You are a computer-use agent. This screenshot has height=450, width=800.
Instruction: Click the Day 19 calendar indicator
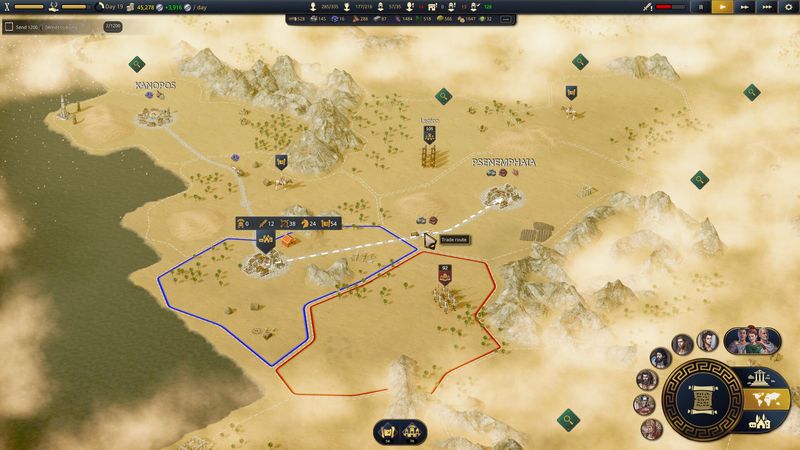(113, 7)
